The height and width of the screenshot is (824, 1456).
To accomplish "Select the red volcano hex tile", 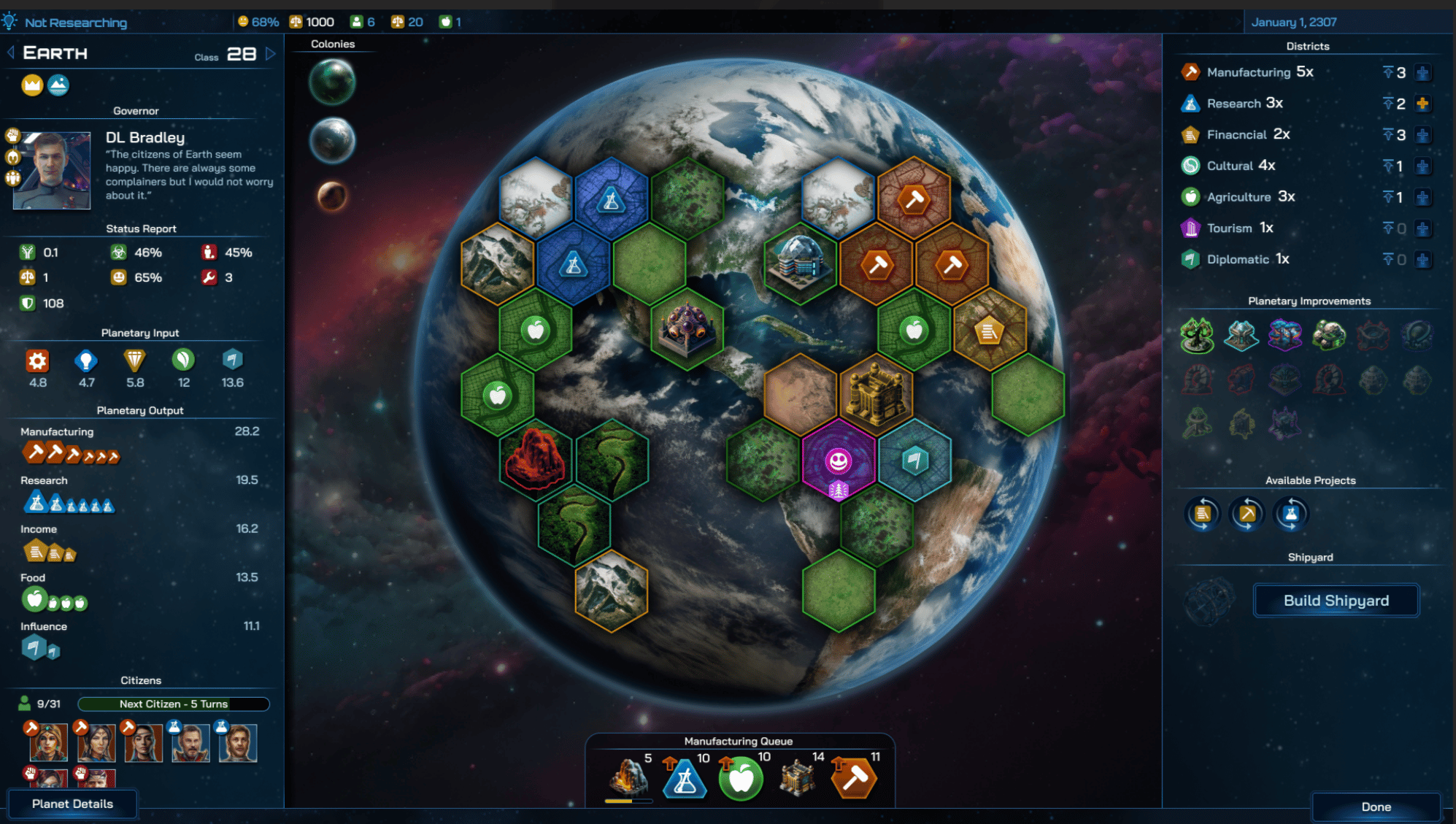I will [535, 459].
